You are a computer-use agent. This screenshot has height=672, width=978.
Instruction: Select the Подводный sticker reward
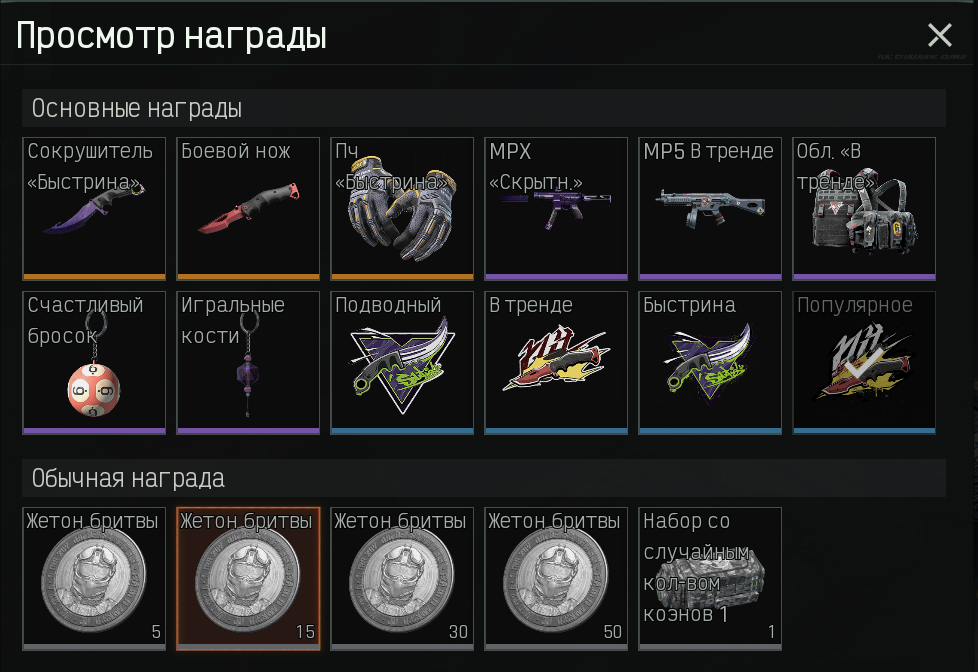tap(402, 362)
